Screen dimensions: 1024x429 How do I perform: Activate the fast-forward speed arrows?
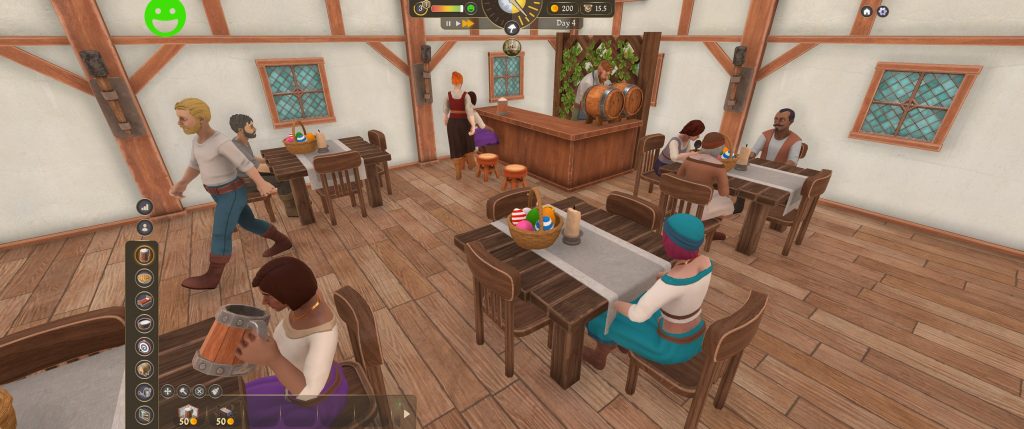click(x=469, y=23)
